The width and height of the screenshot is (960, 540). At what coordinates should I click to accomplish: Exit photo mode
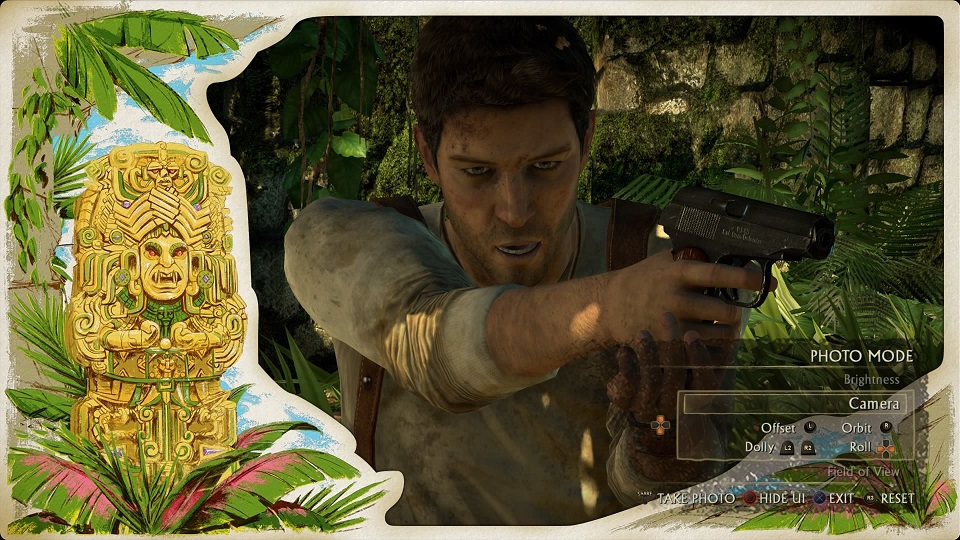[x=841, y=498]
